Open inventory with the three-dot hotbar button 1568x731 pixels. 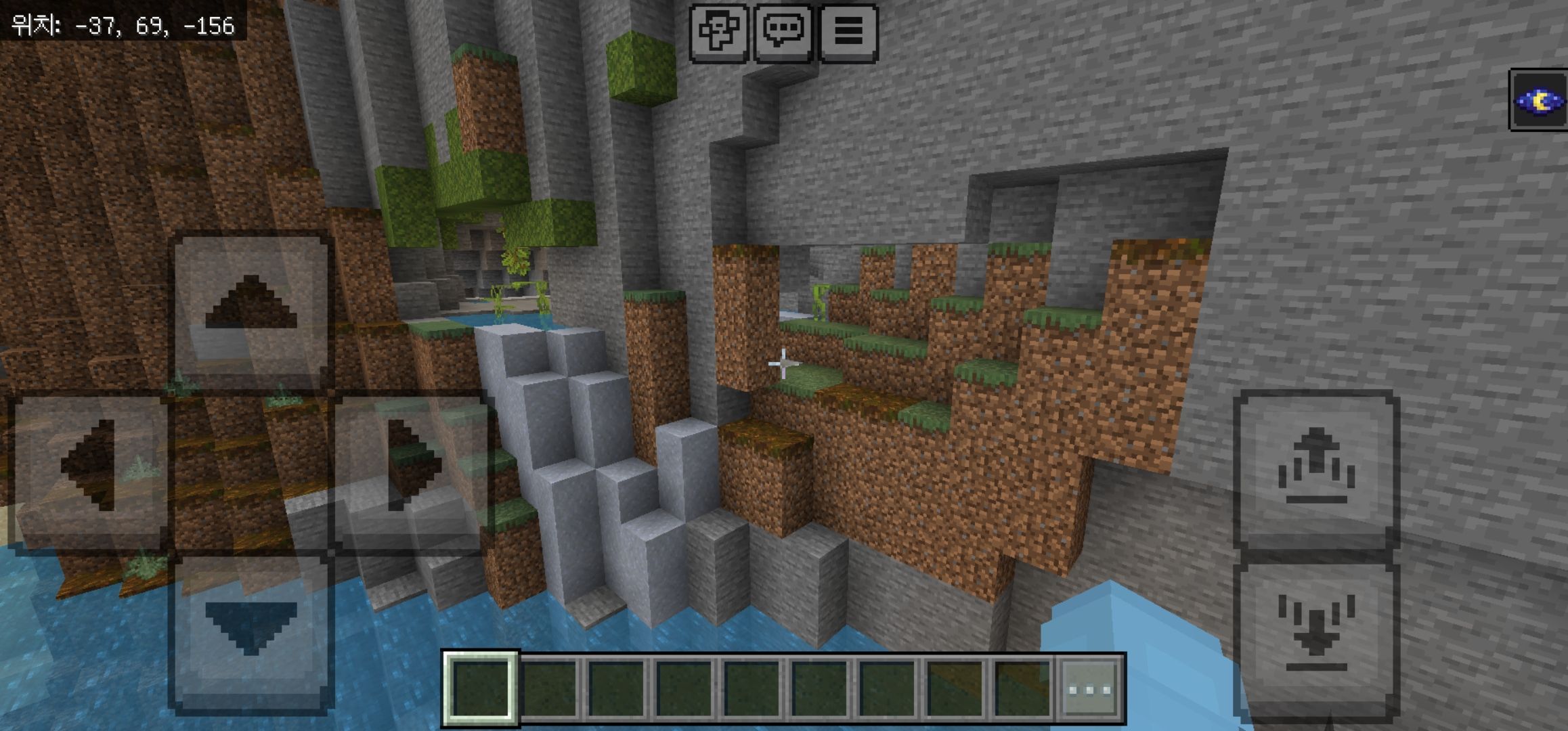click(1089, 690)
